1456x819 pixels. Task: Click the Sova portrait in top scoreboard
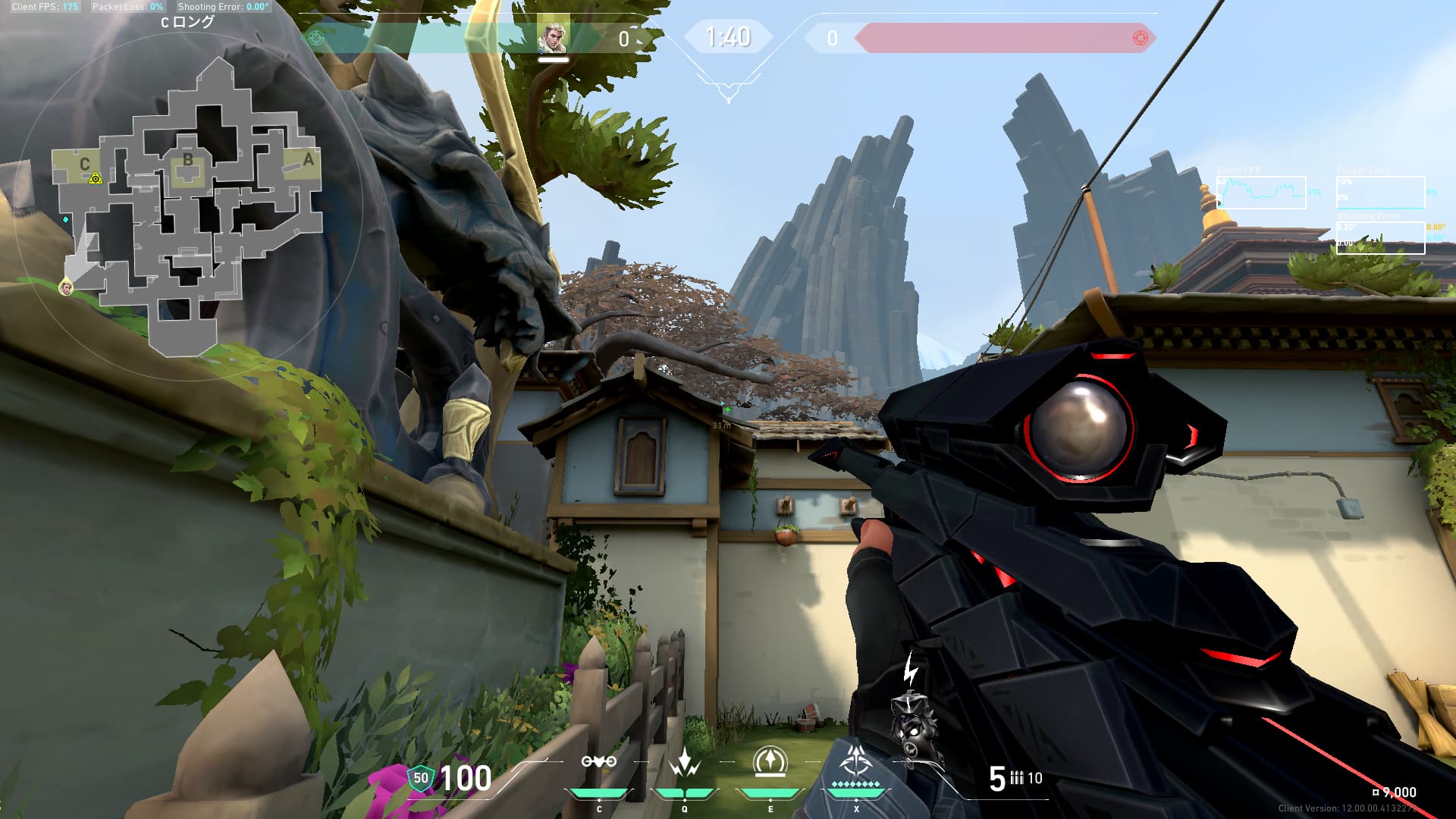click(552, 37)
